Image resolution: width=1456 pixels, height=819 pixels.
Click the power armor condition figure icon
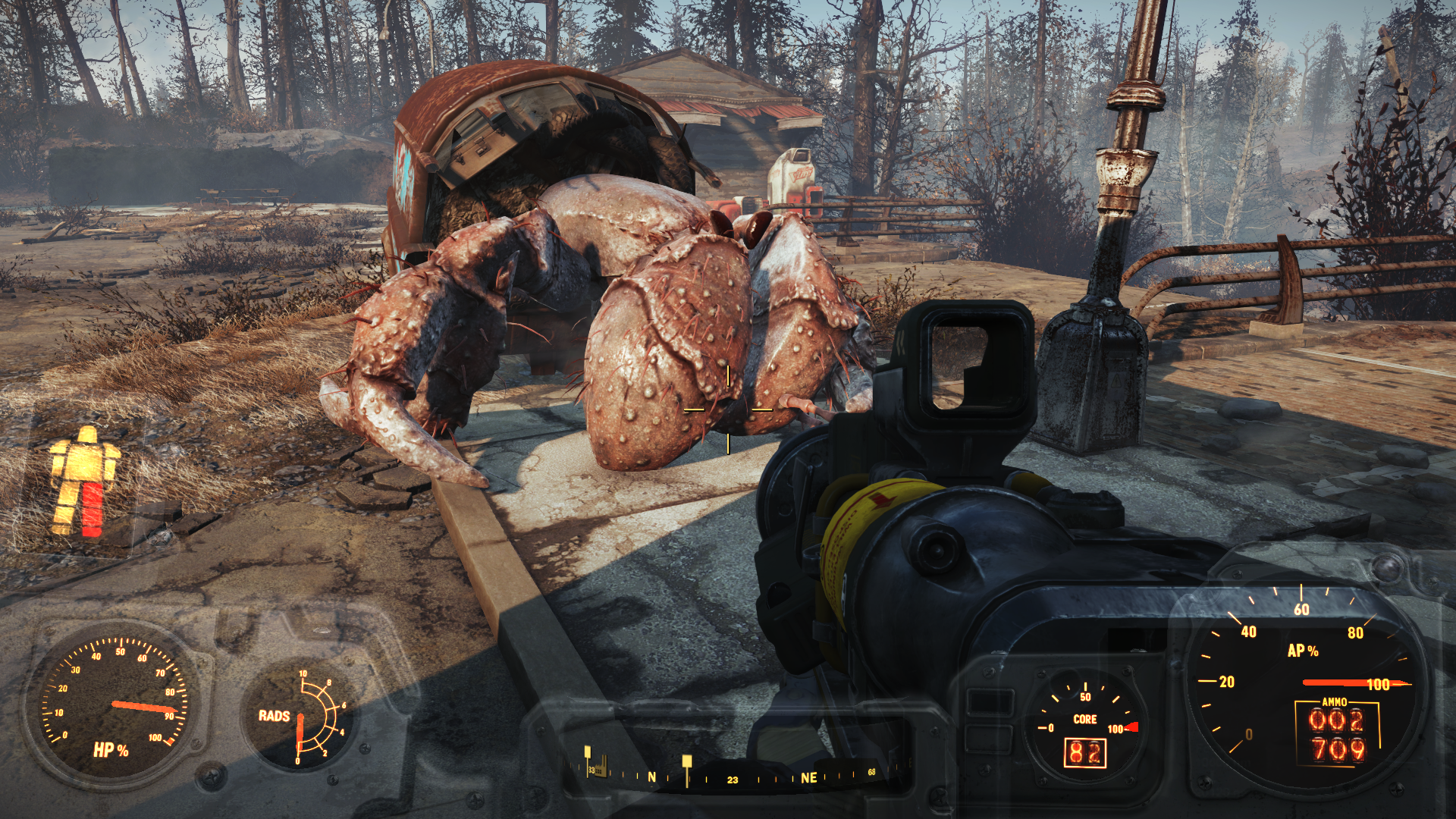[84, 482]
